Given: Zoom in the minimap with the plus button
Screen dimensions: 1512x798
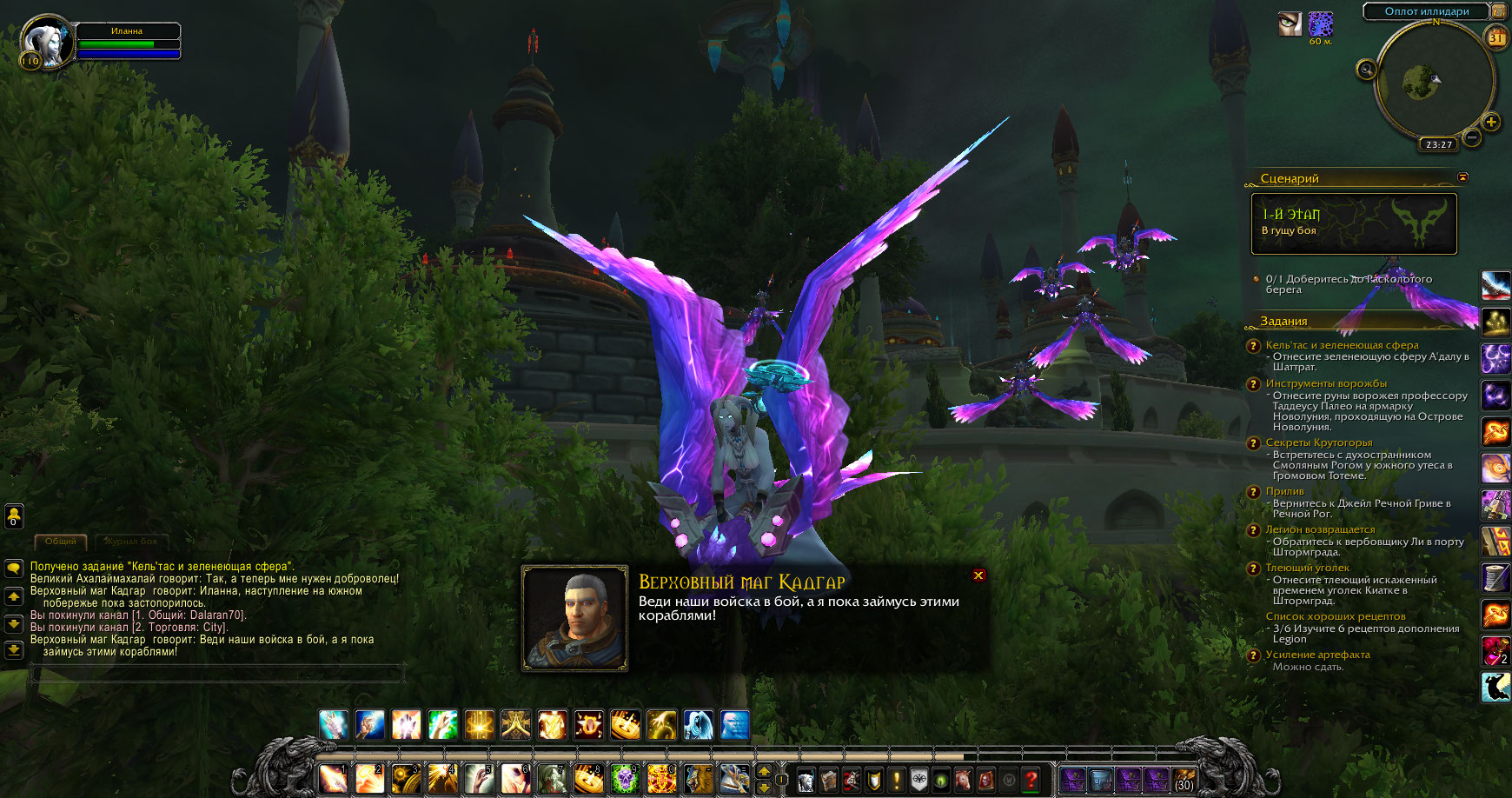Looking at the screenshot, I should click(1491, 122).
